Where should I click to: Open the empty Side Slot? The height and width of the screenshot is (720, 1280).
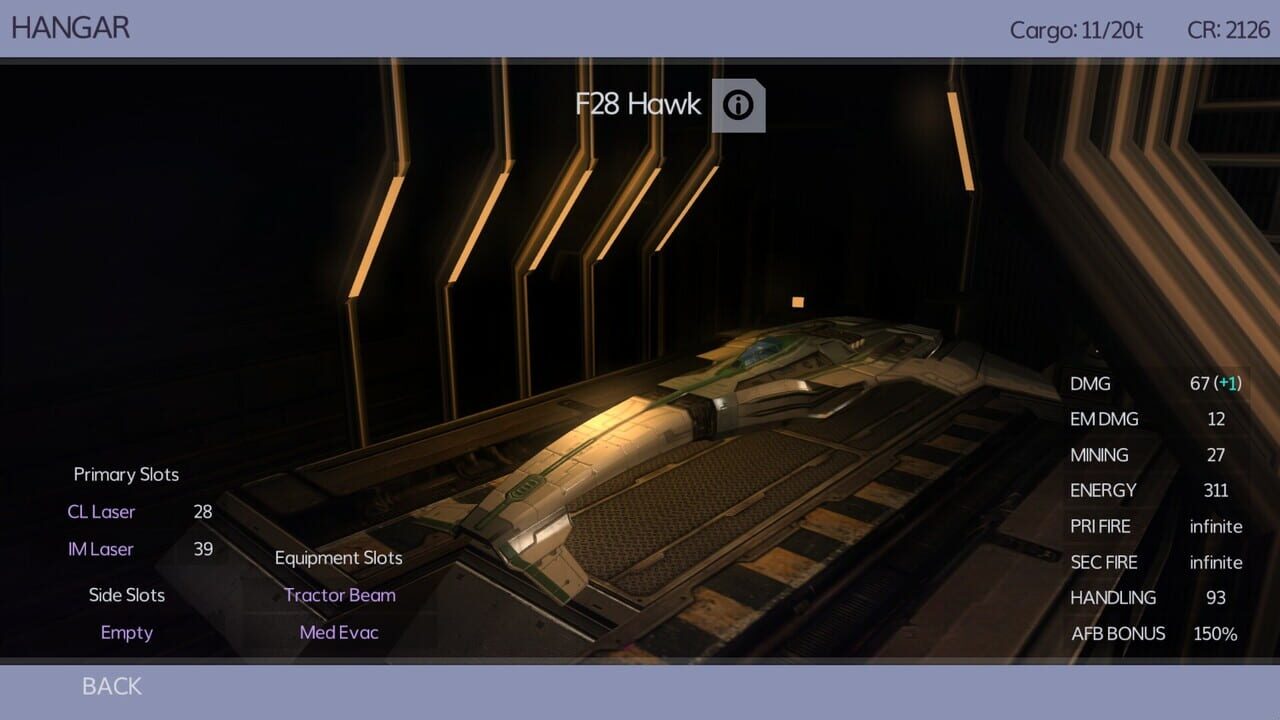pyautogui.click(x=127, y=632)
